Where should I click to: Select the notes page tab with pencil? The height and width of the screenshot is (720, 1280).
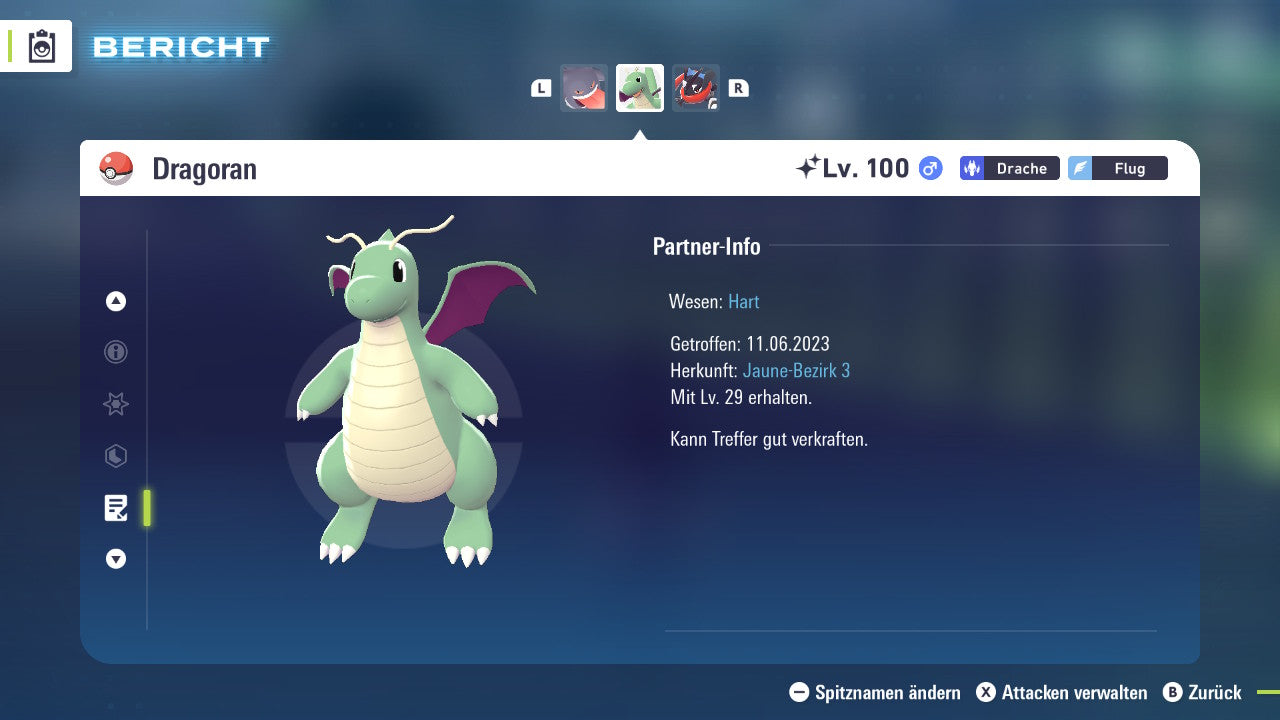click(116, 508)
